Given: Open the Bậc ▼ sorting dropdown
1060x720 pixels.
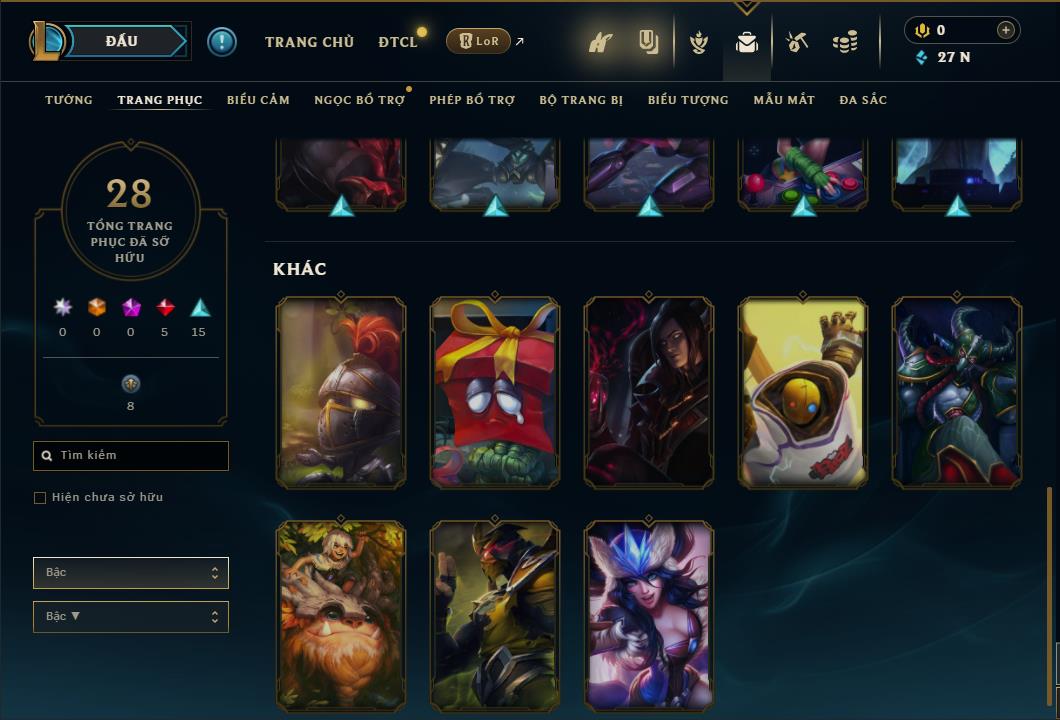Looking at the screenshot, I should 131,617.
